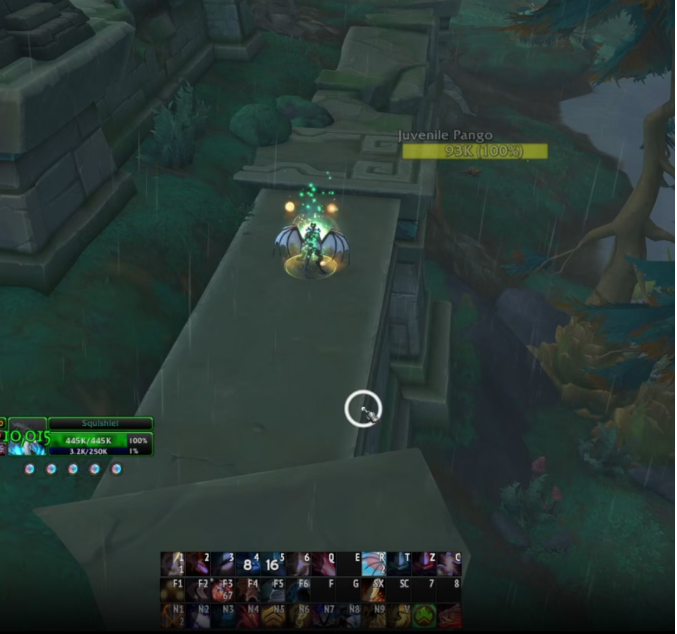677x634 pixels.
Task: Click the slot 4 ability showing cooldown 8
Action: point(248,564)
